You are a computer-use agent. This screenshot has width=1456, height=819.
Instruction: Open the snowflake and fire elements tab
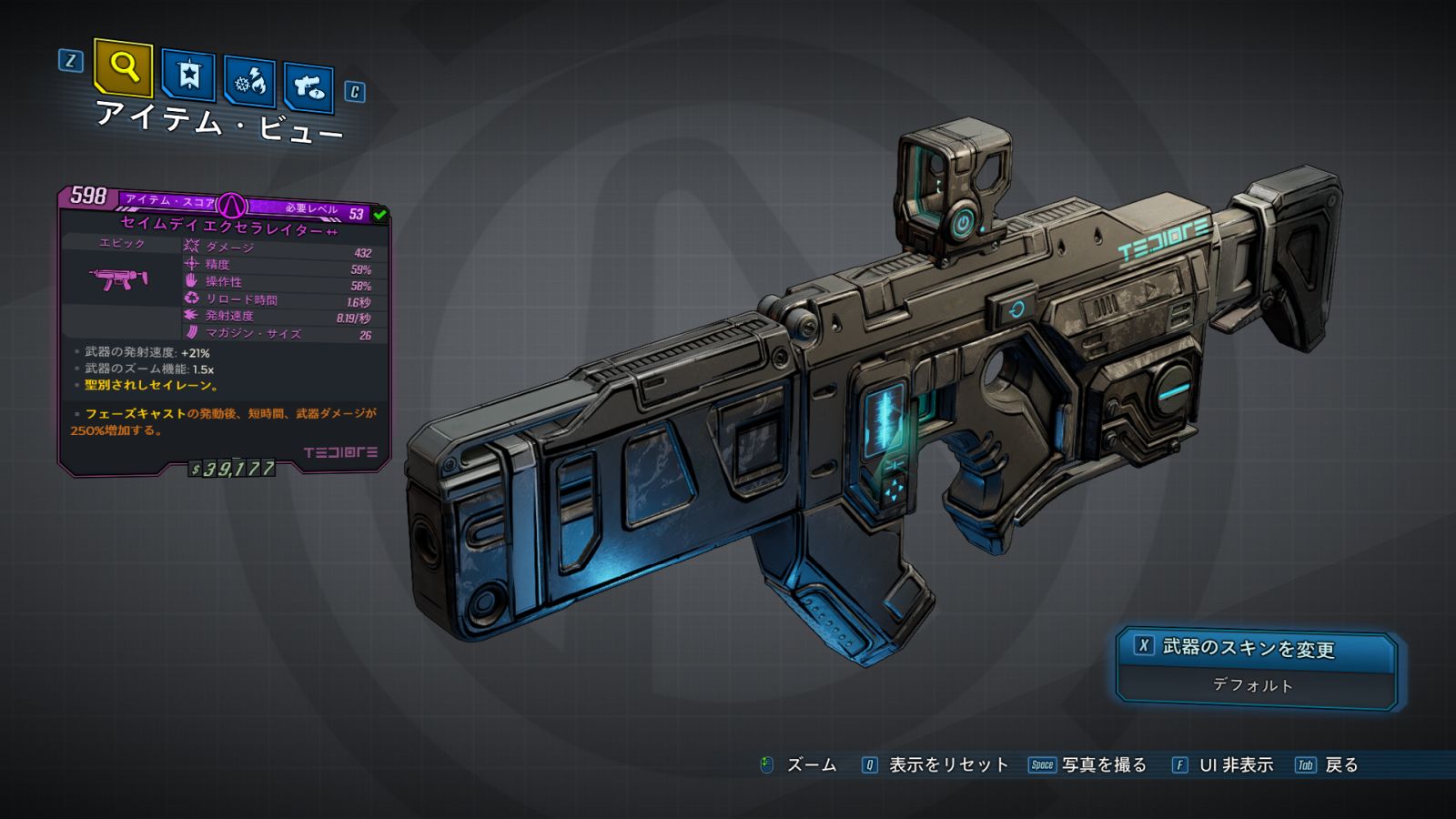click(x=249, y=82)
